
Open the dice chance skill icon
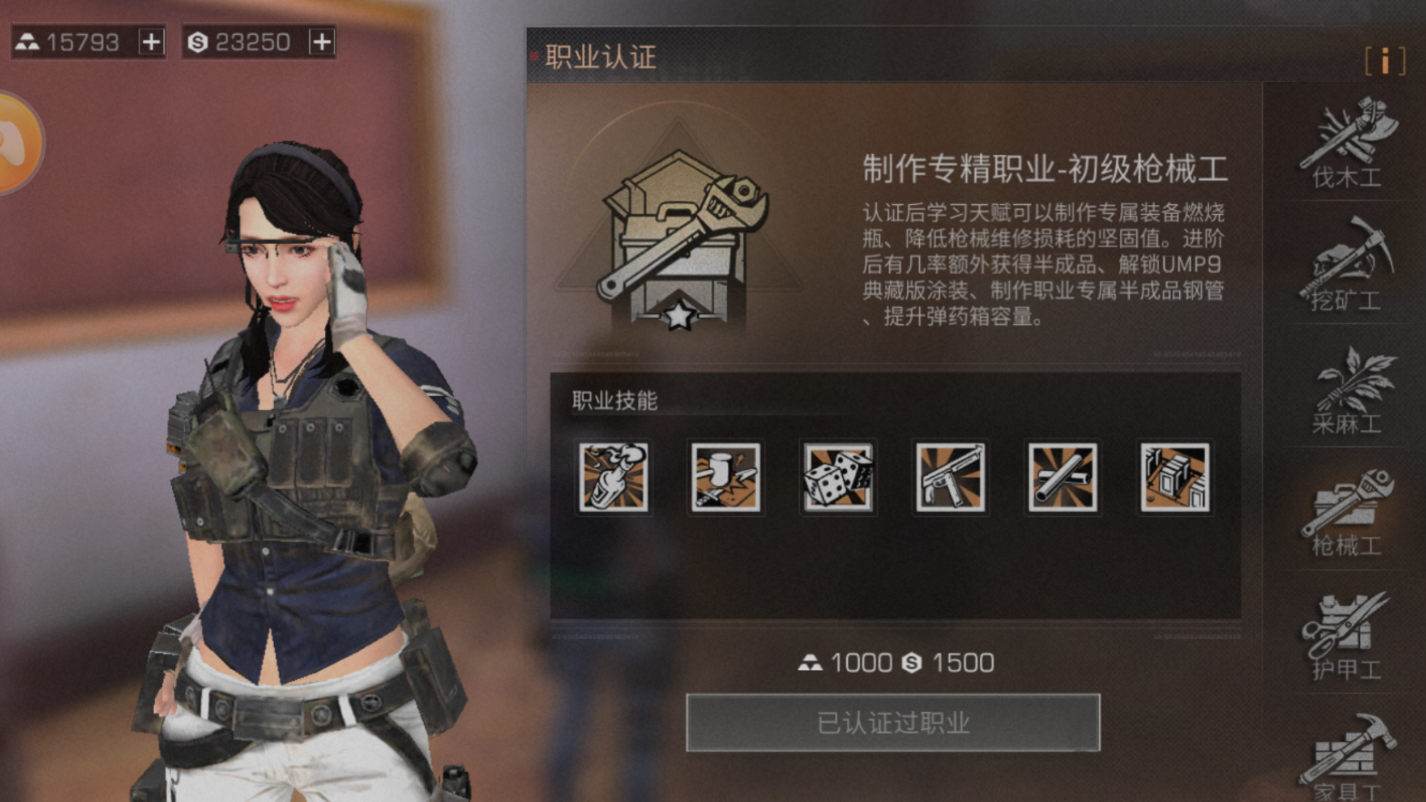tap(839, 479)
